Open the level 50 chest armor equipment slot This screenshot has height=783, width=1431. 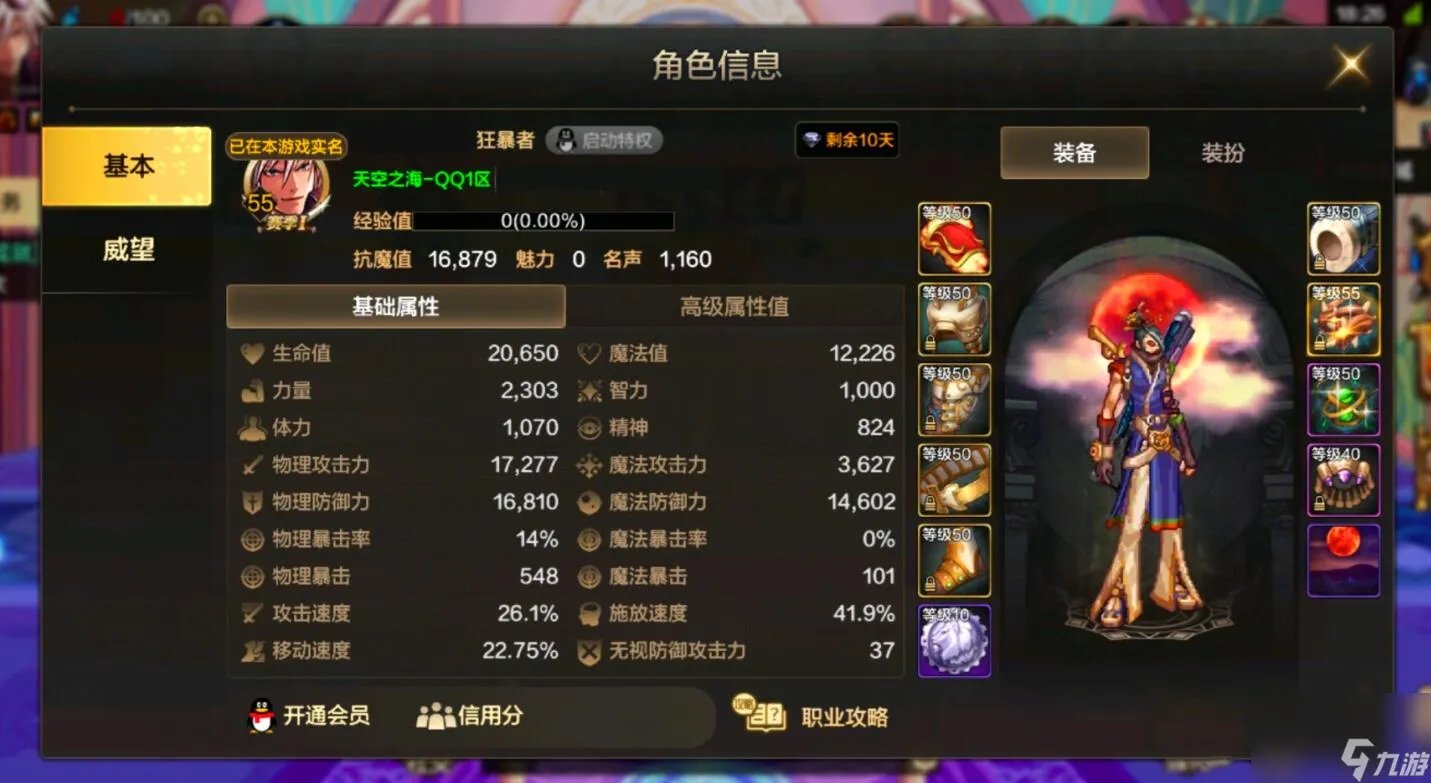pyautogui.click(x=954, y=318)
